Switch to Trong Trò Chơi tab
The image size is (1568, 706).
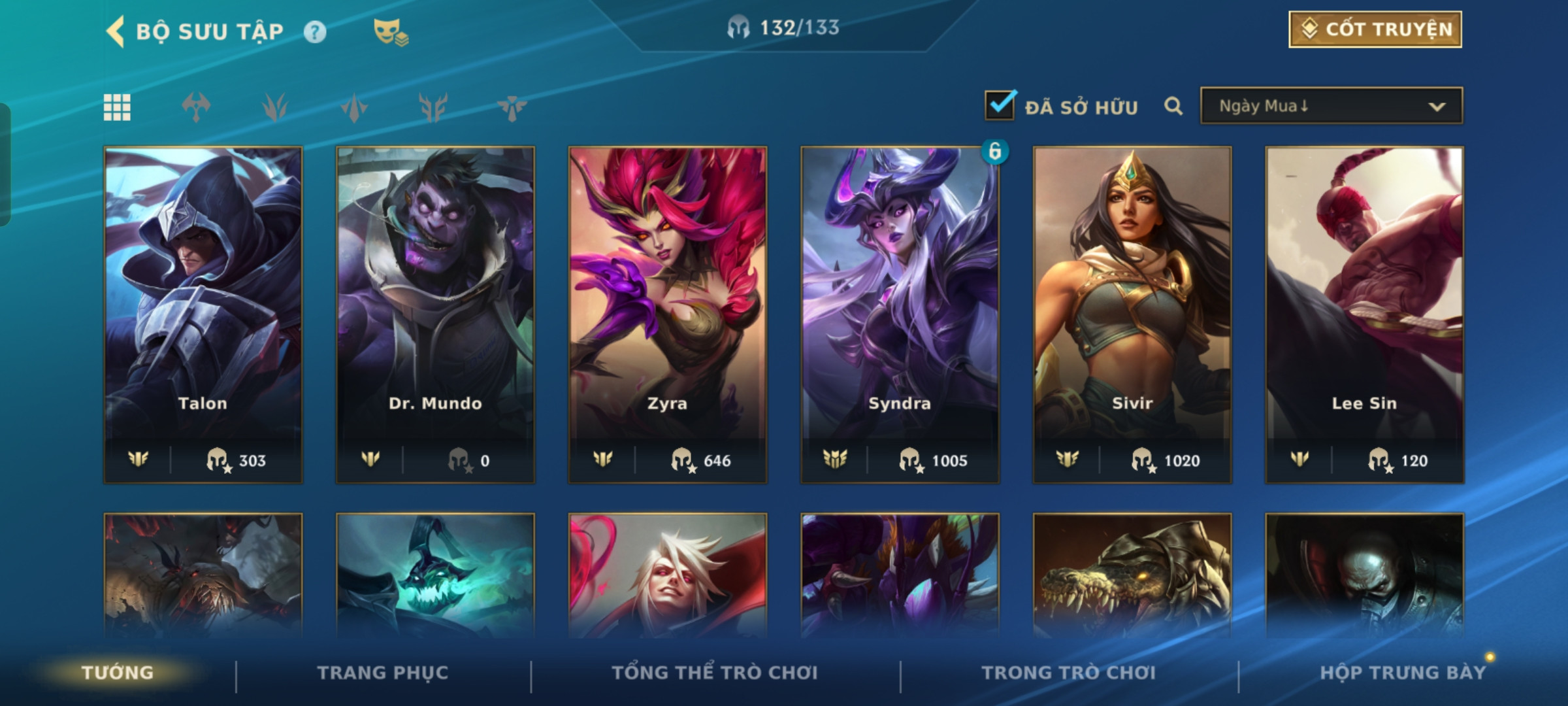pyautogui.click(x=1069, y=673)
